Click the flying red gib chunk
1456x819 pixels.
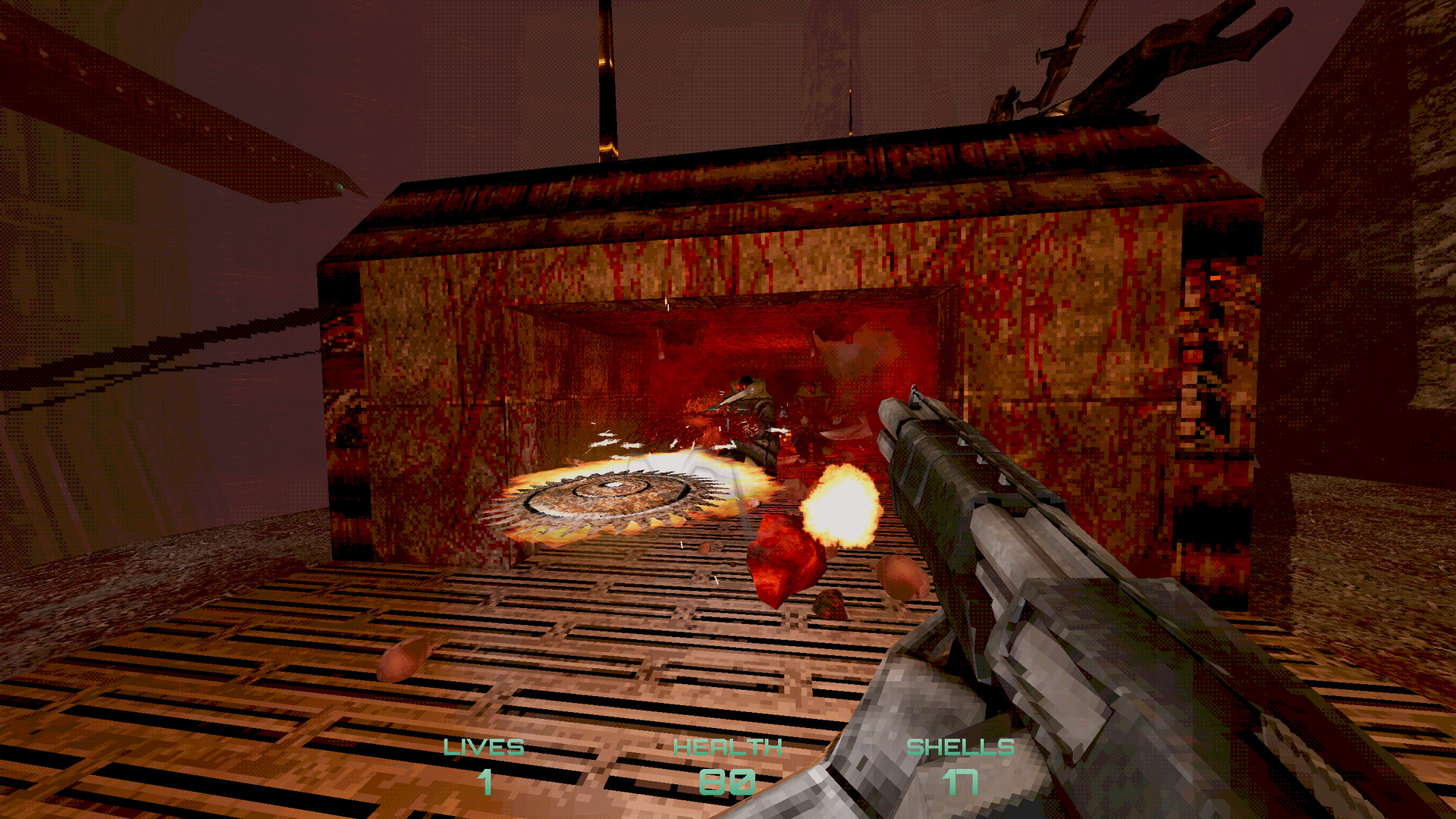coord(785,561)
